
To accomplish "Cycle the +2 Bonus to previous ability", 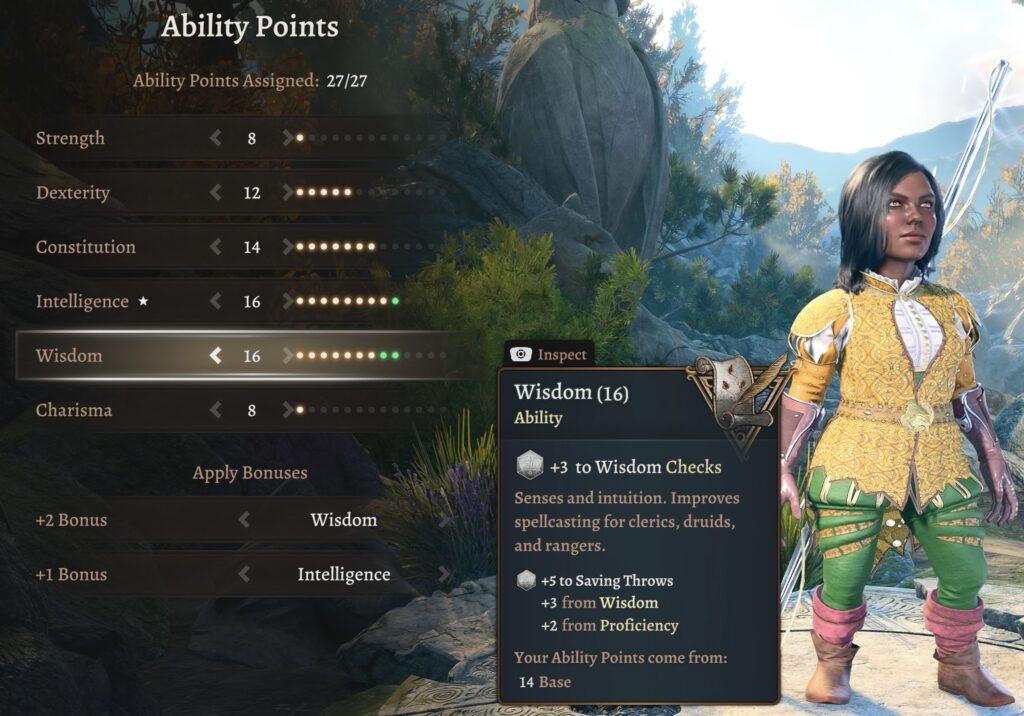I will click(x=244, y=520).
